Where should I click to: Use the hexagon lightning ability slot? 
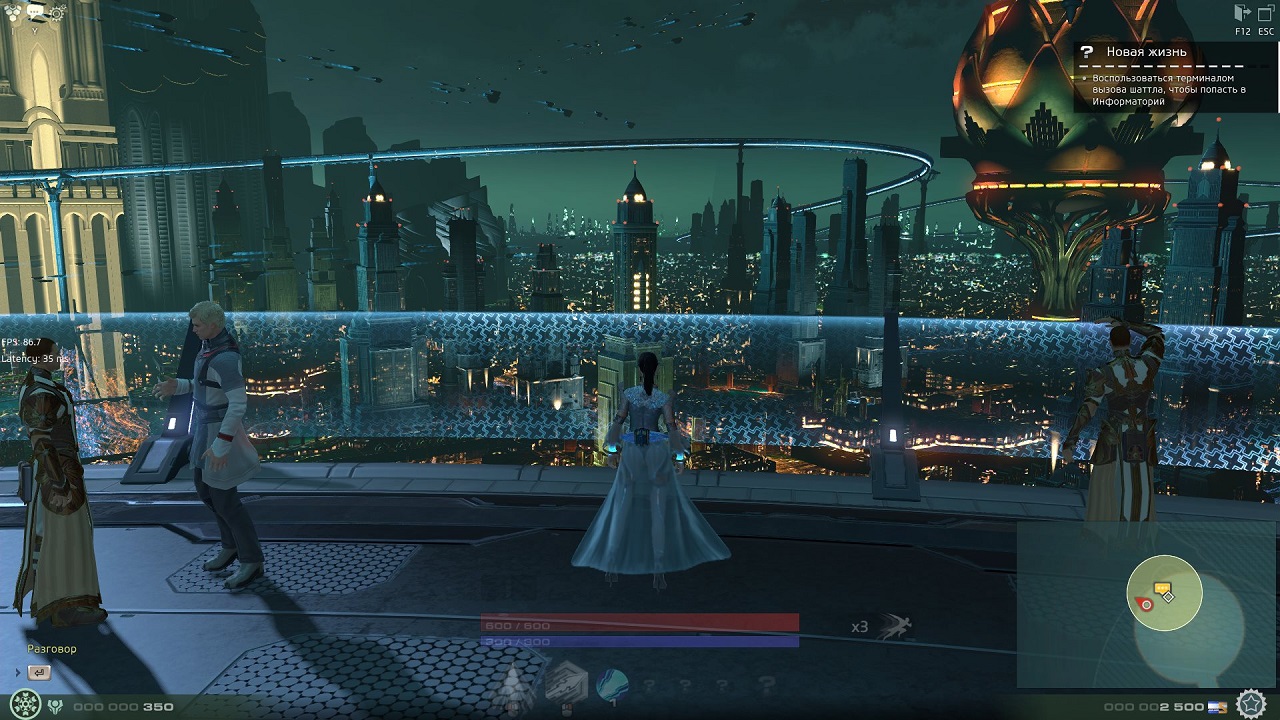564,686
